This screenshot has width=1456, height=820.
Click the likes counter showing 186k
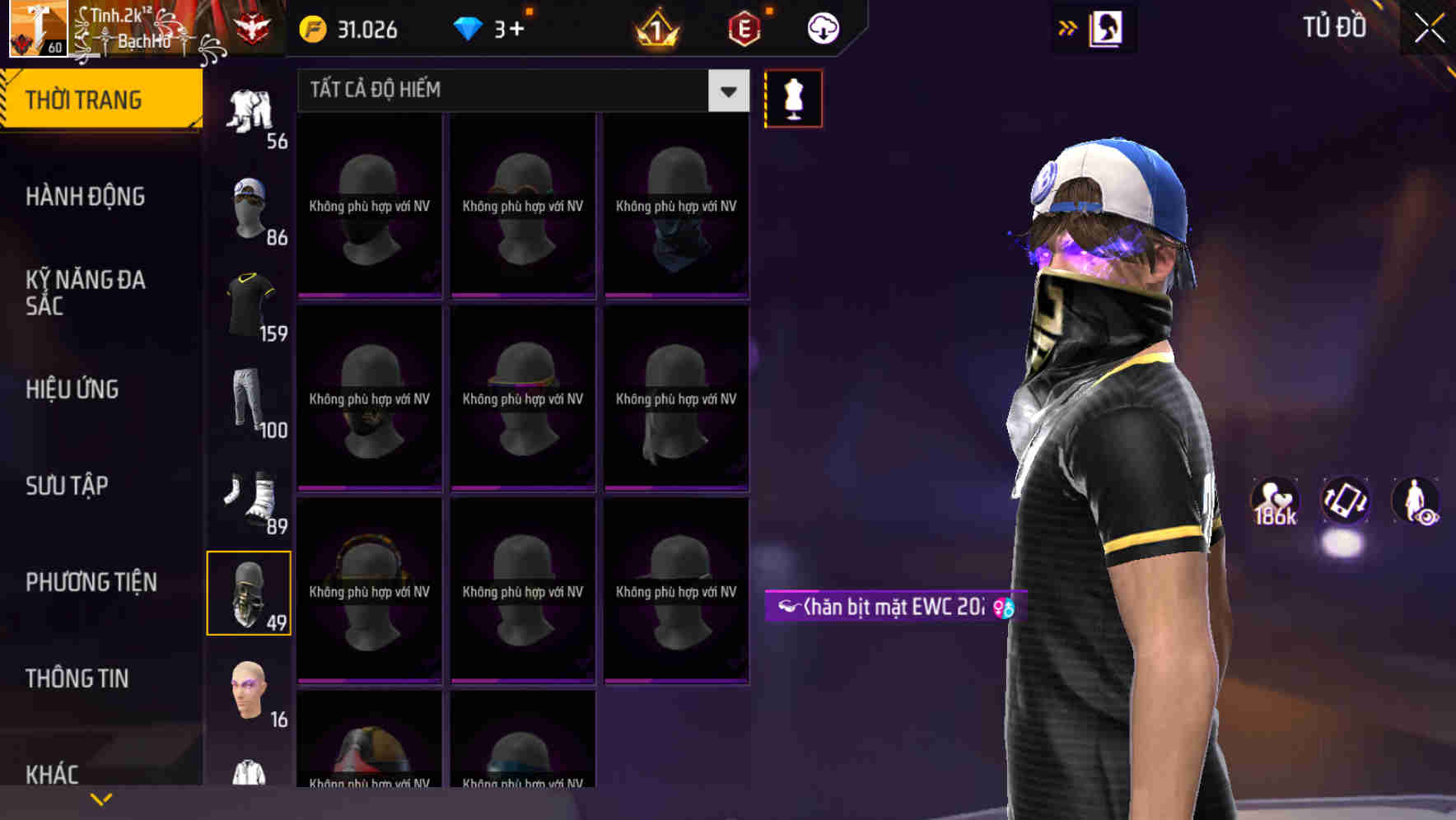point(1272,502)
